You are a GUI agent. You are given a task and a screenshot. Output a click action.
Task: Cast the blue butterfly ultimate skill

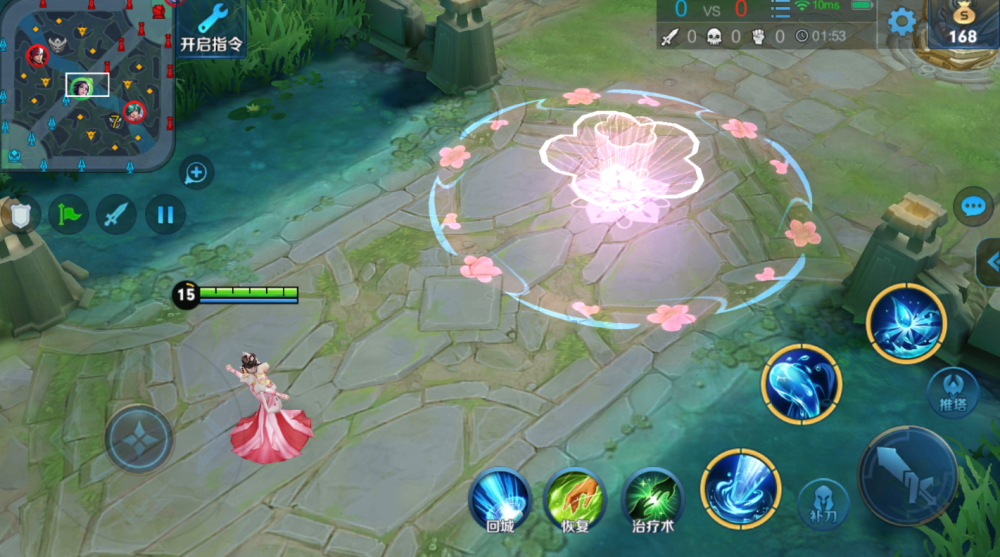click(906, 323)
